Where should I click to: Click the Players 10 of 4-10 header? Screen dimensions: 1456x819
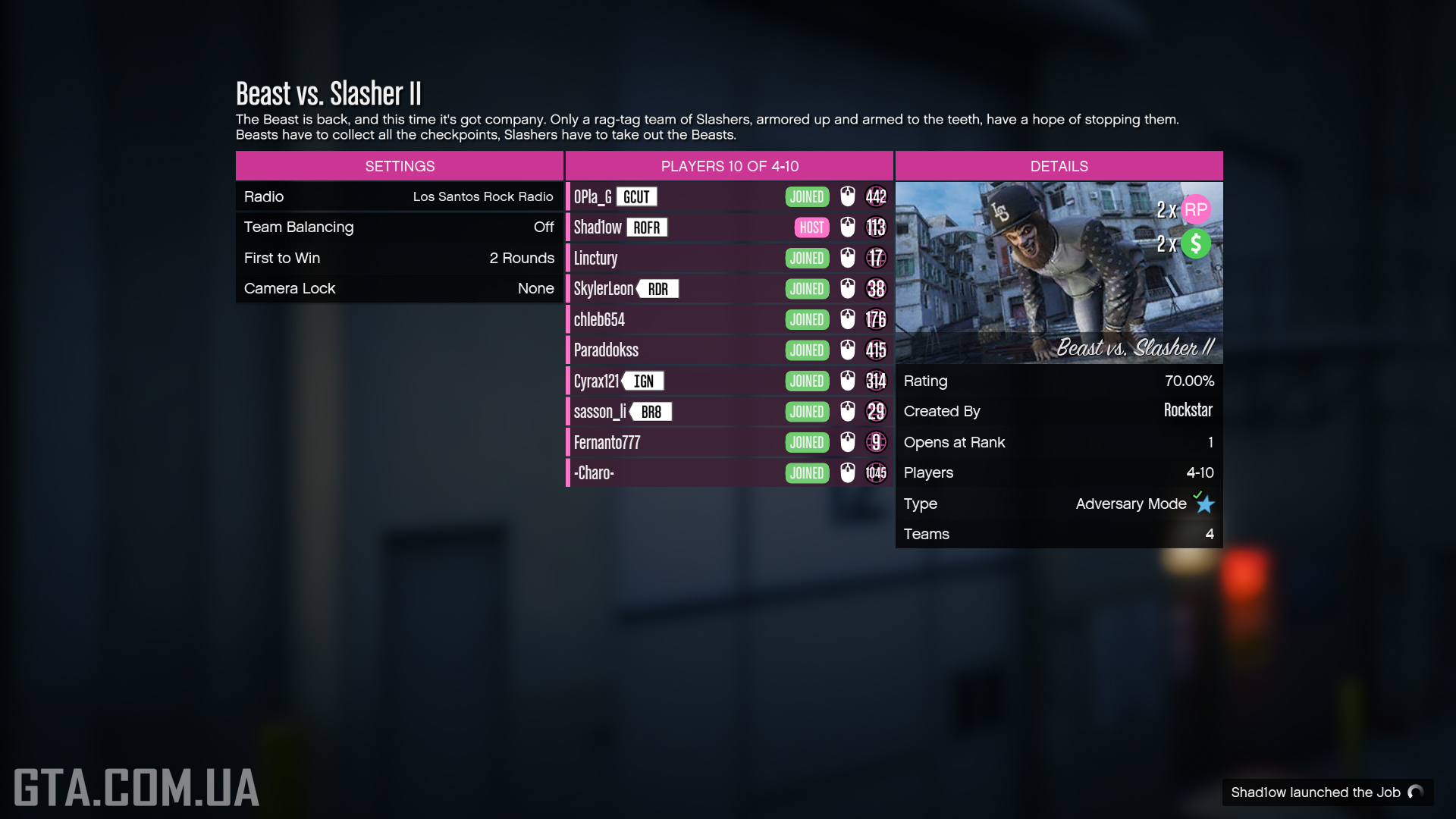730,166
